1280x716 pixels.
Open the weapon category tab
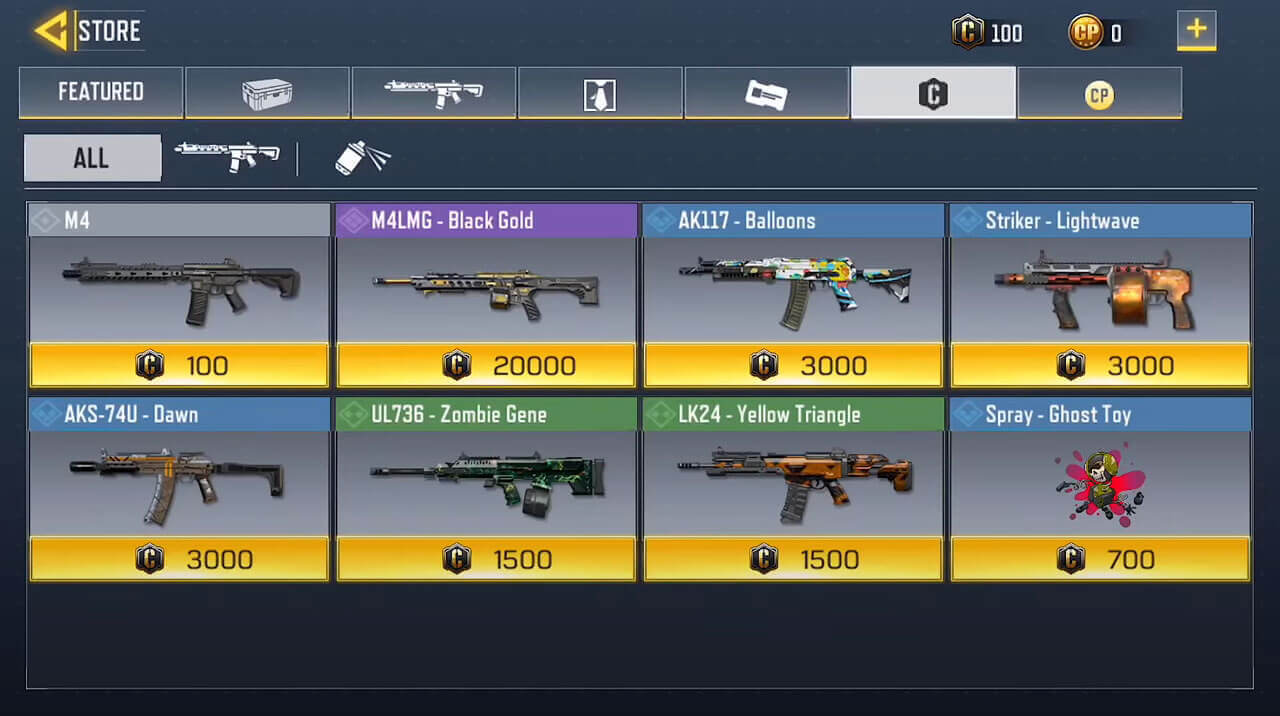tap(433, 93)
